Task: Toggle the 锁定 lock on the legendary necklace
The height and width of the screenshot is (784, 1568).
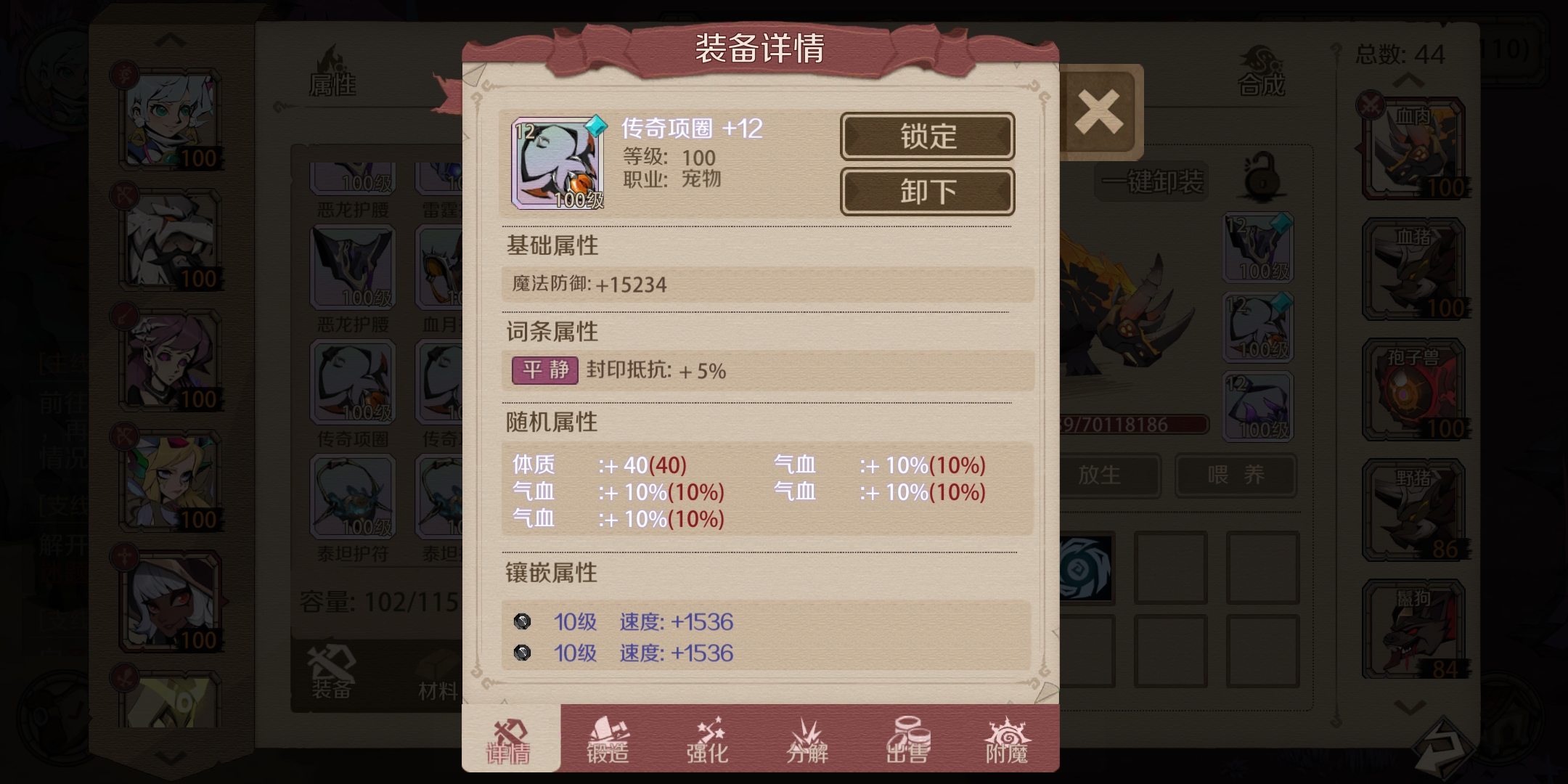Action: tap(927, 136)
